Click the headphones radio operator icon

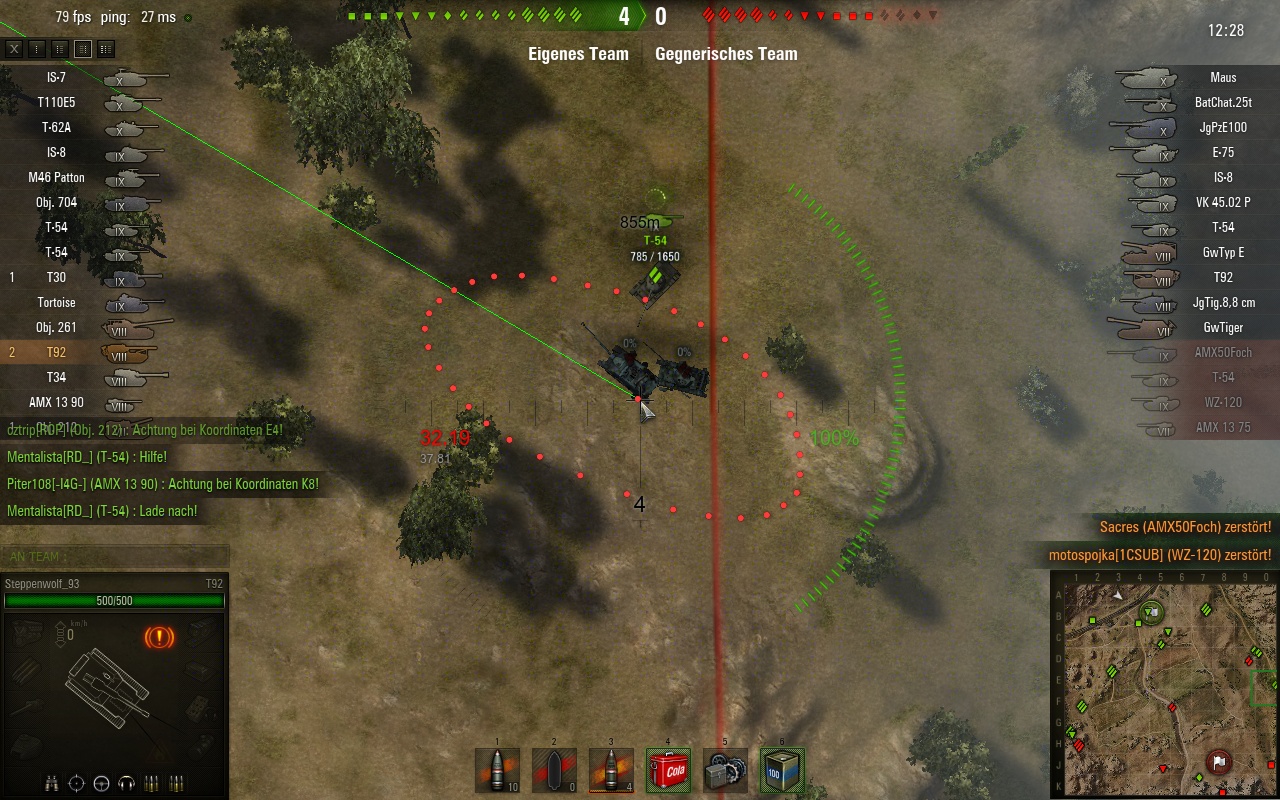127,782
